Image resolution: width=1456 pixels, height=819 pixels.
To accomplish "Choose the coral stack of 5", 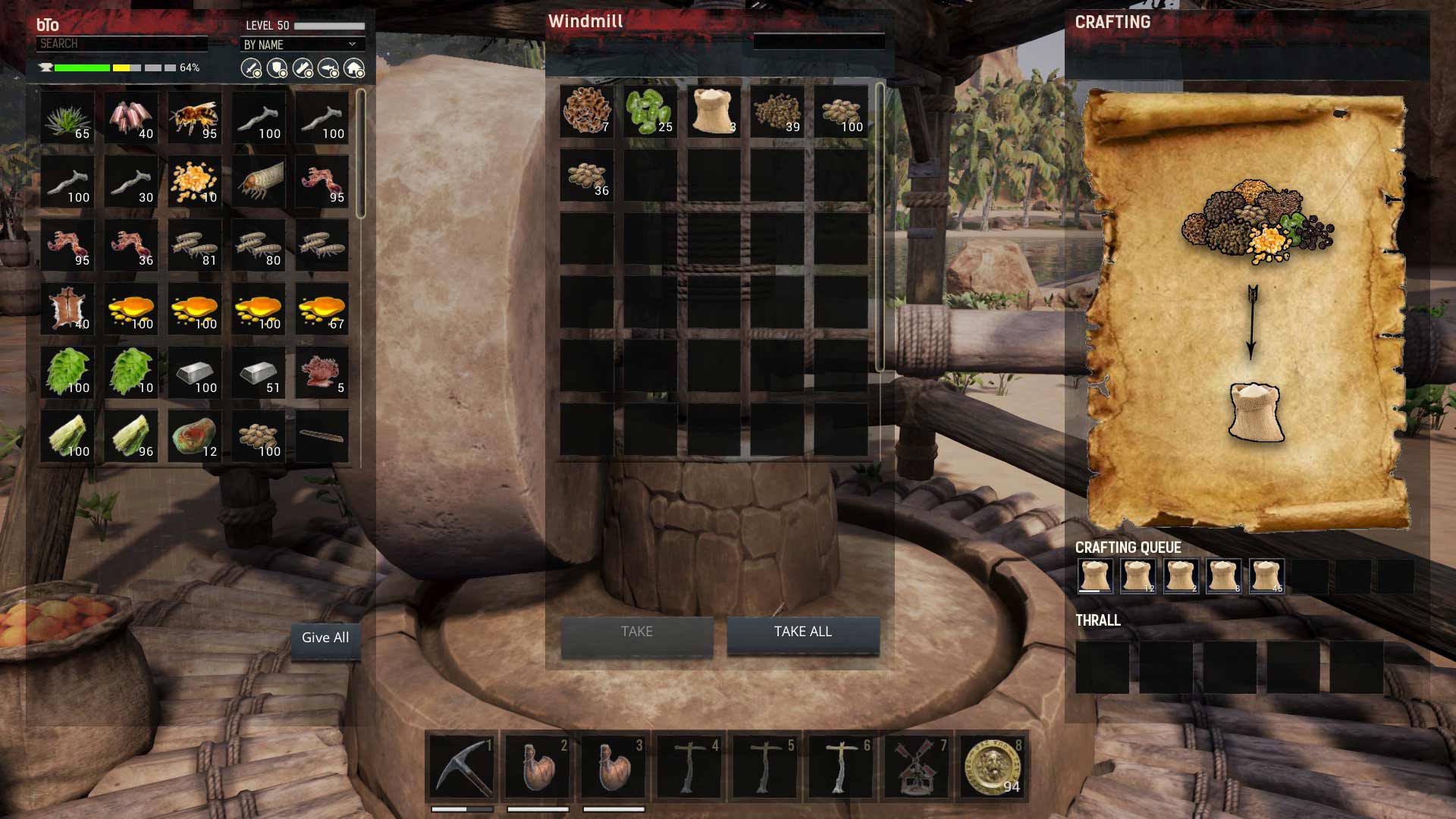I will (x=322, y=373).
